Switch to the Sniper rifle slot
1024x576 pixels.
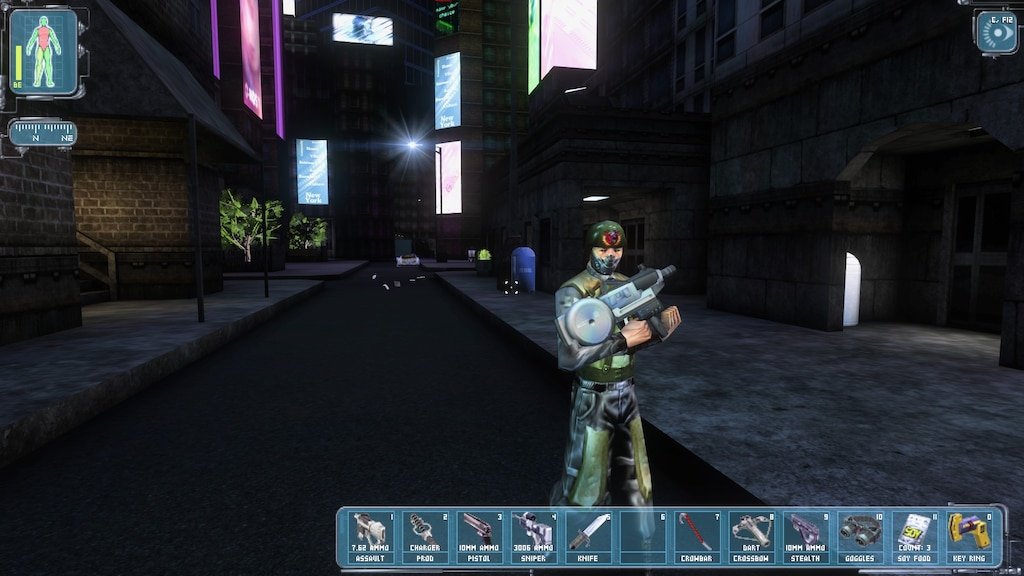(x=532, y=537)
